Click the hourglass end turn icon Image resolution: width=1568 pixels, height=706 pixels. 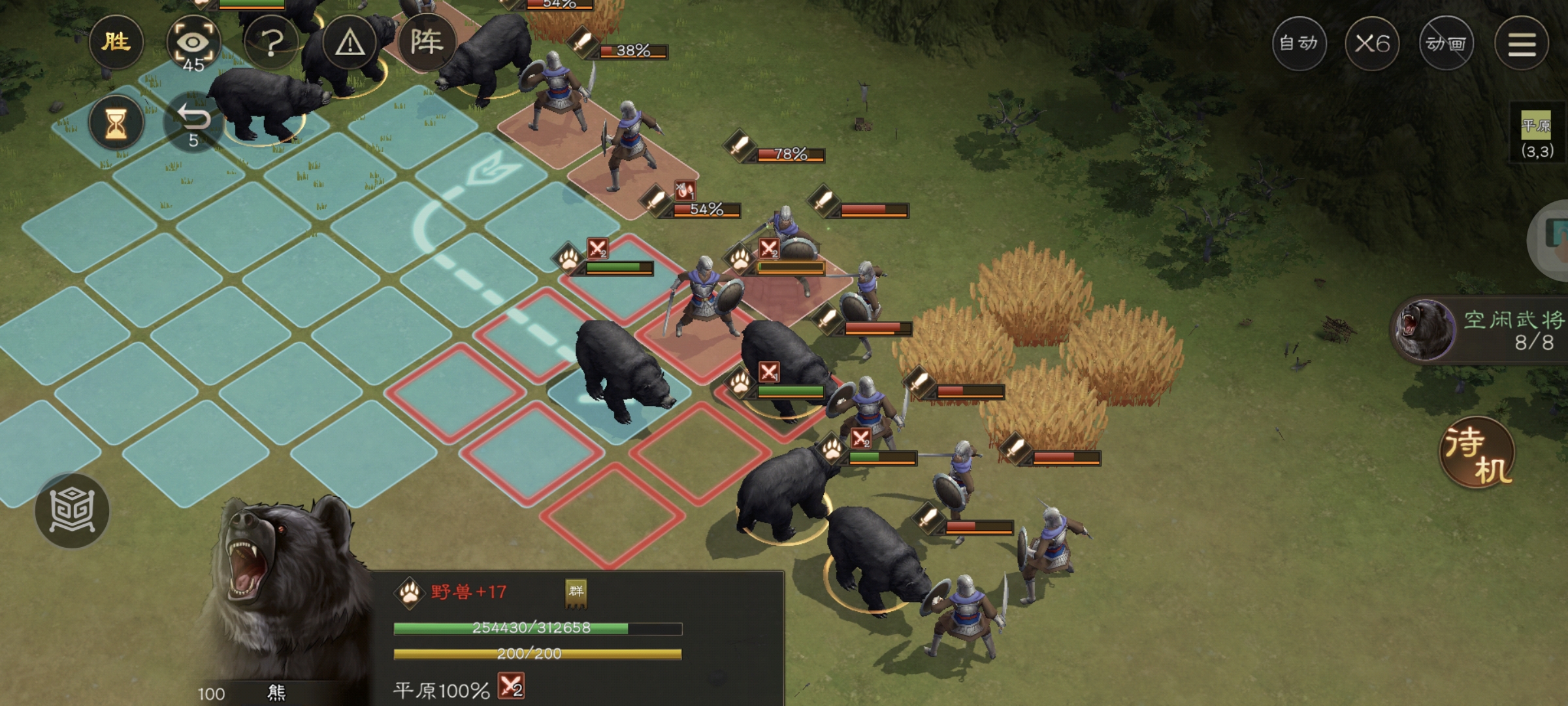[x=116, y=123]
